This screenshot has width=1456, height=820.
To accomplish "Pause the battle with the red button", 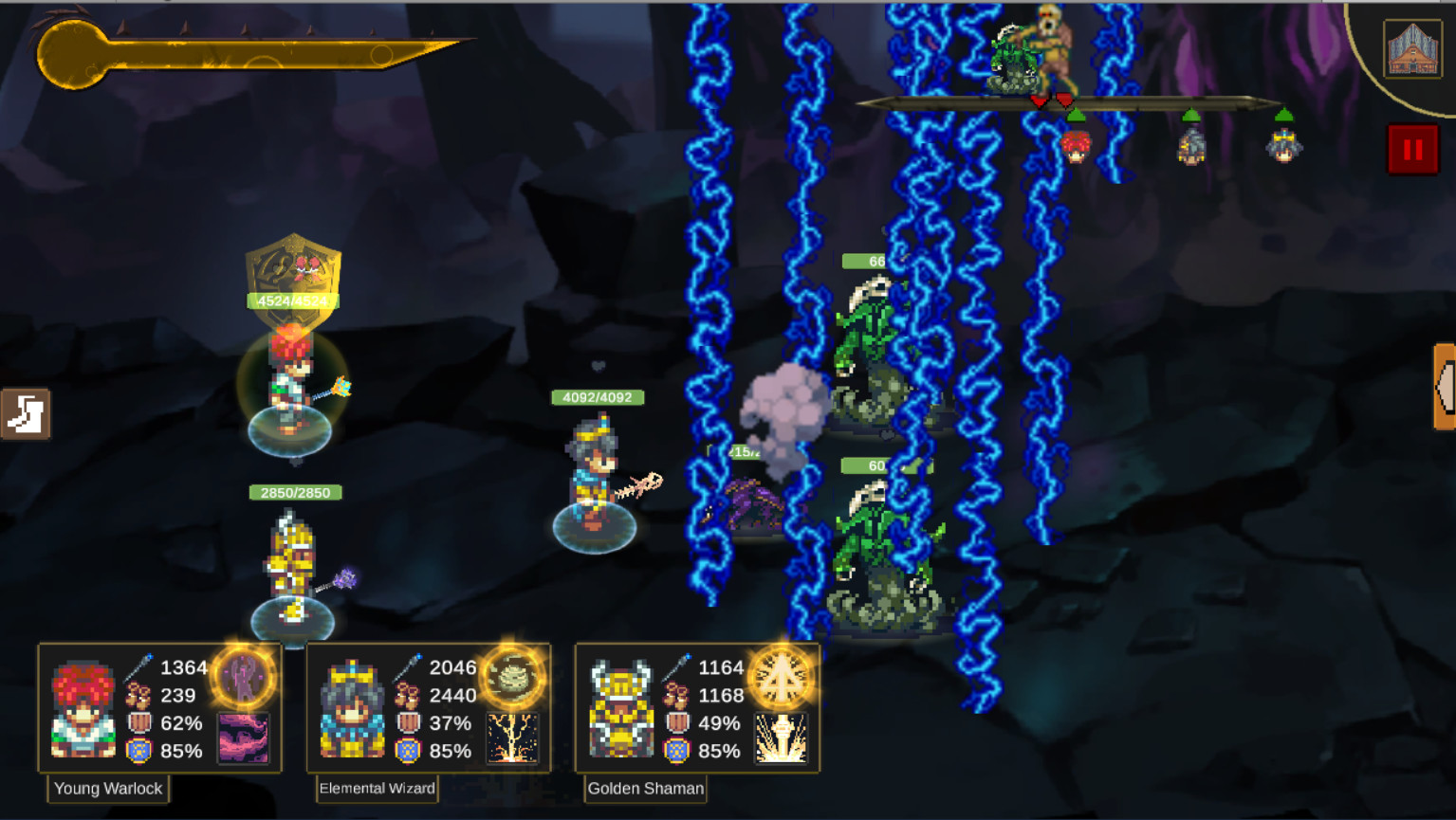I will tap(1412, 150).
